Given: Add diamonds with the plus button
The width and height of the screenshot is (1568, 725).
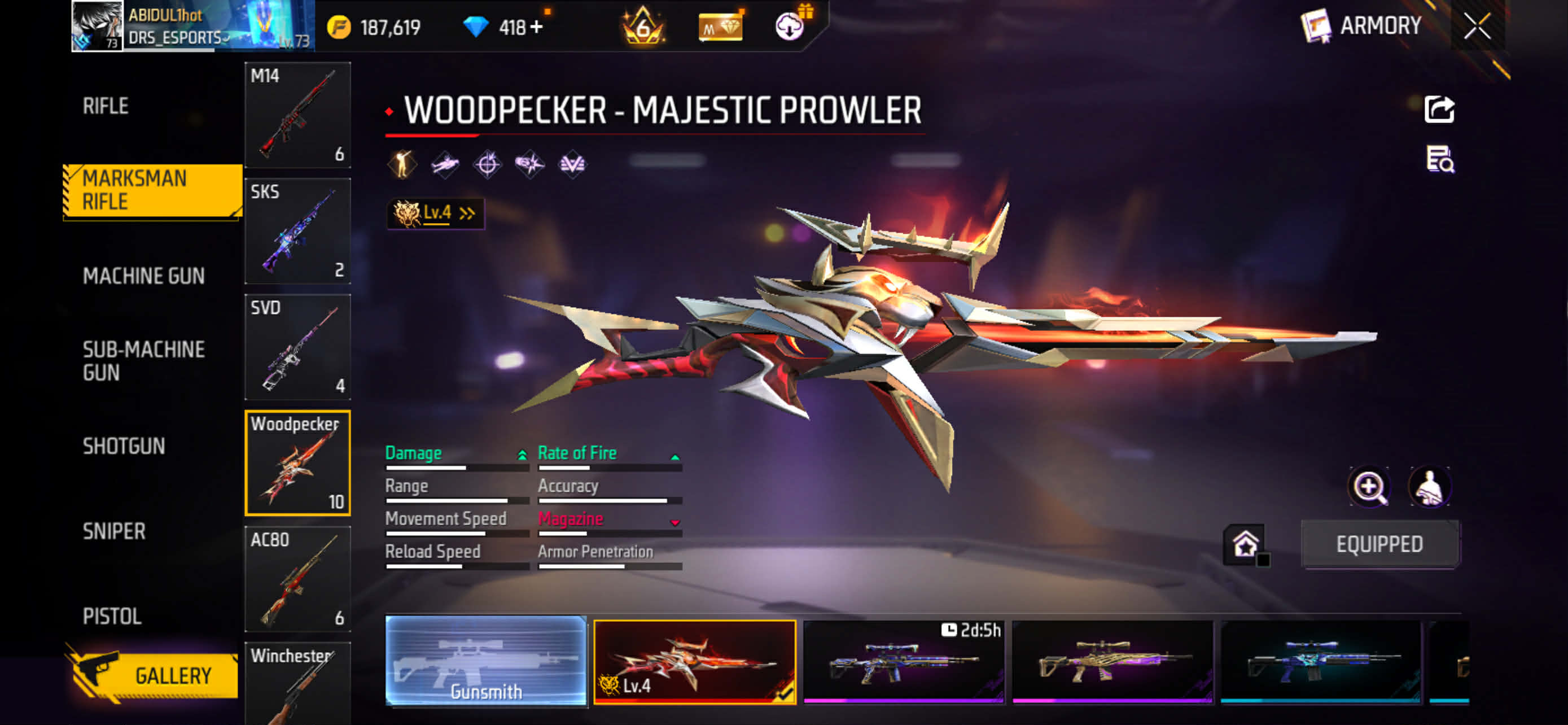Looking at the screenshot, I should click(x=536, y=28).
